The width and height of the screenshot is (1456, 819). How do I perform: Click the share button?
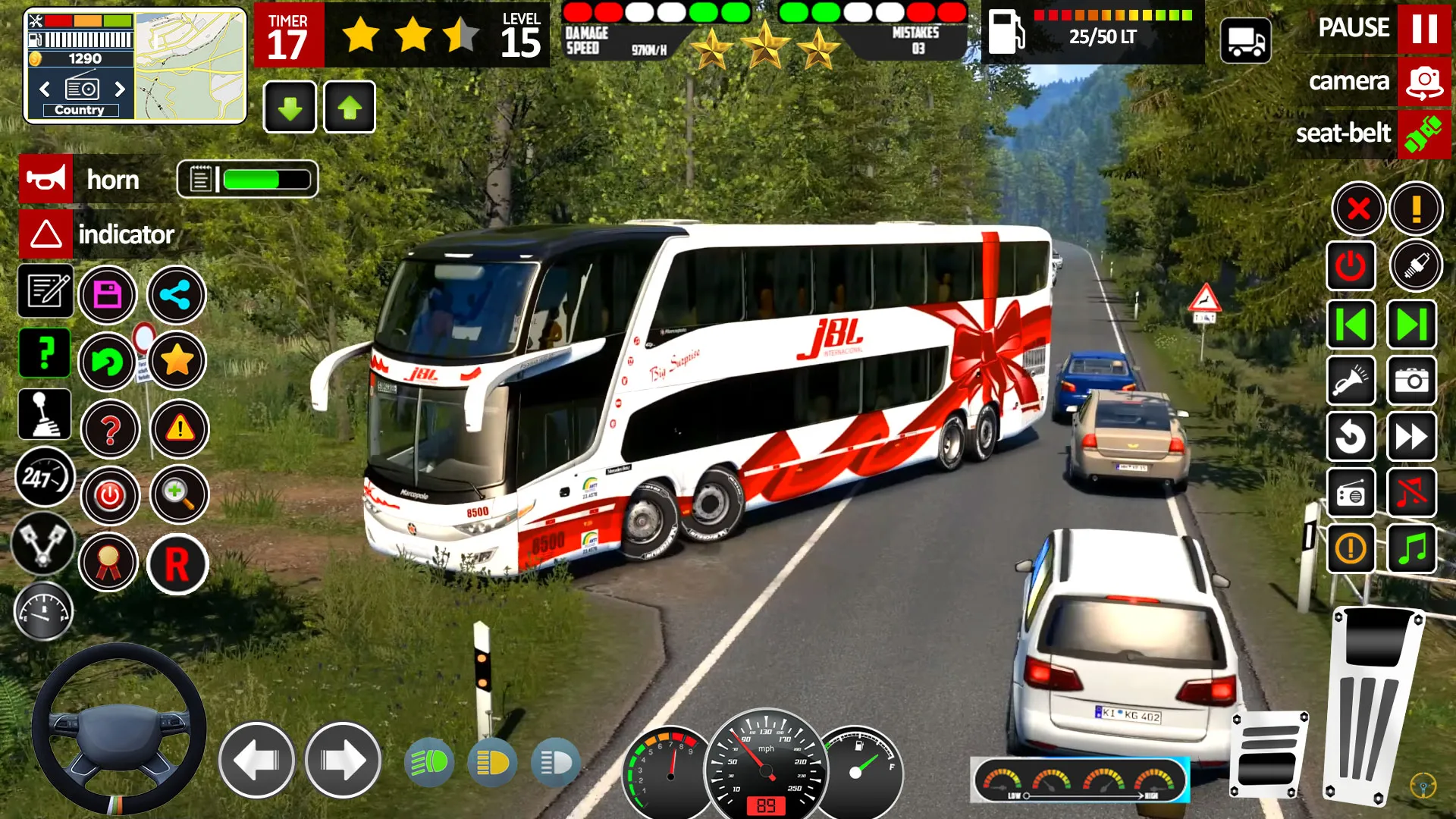coord(176,294)
